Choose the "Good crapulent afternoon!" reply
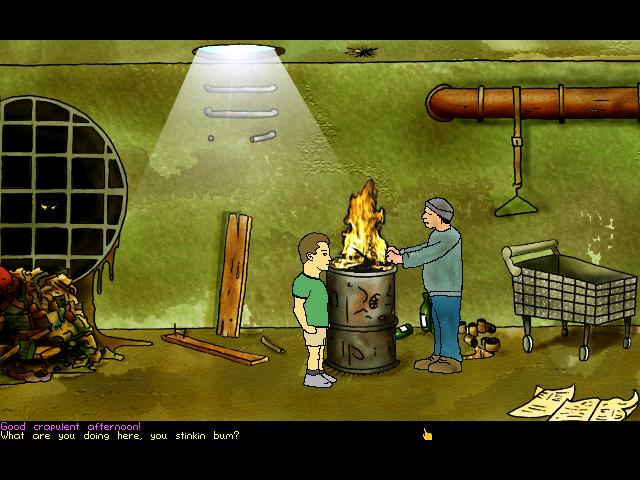640x480 pixels. point(71,426)
